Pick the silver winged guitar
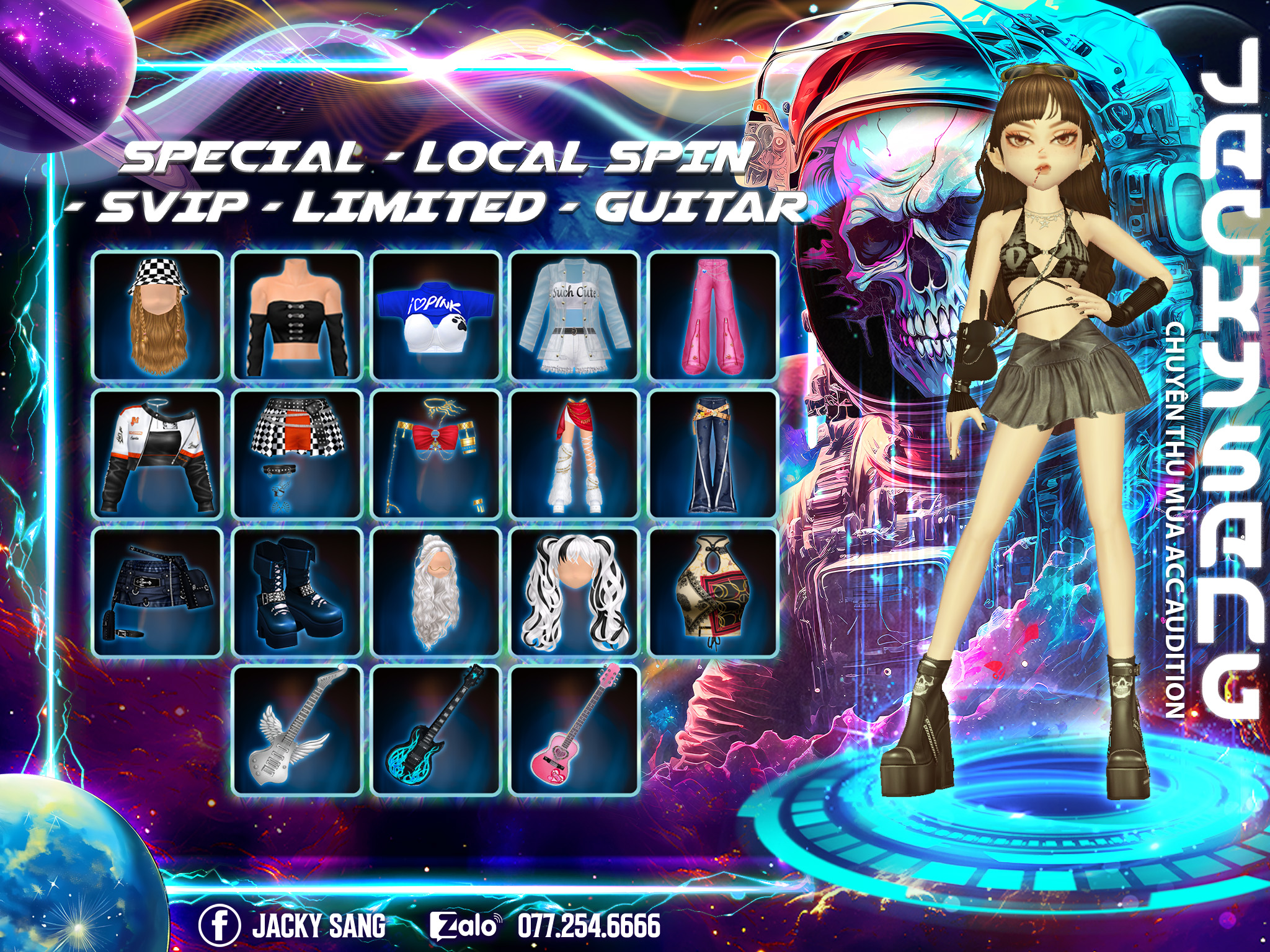The width and height of the screenshot is (1270, 952). [x=297, y=729]
